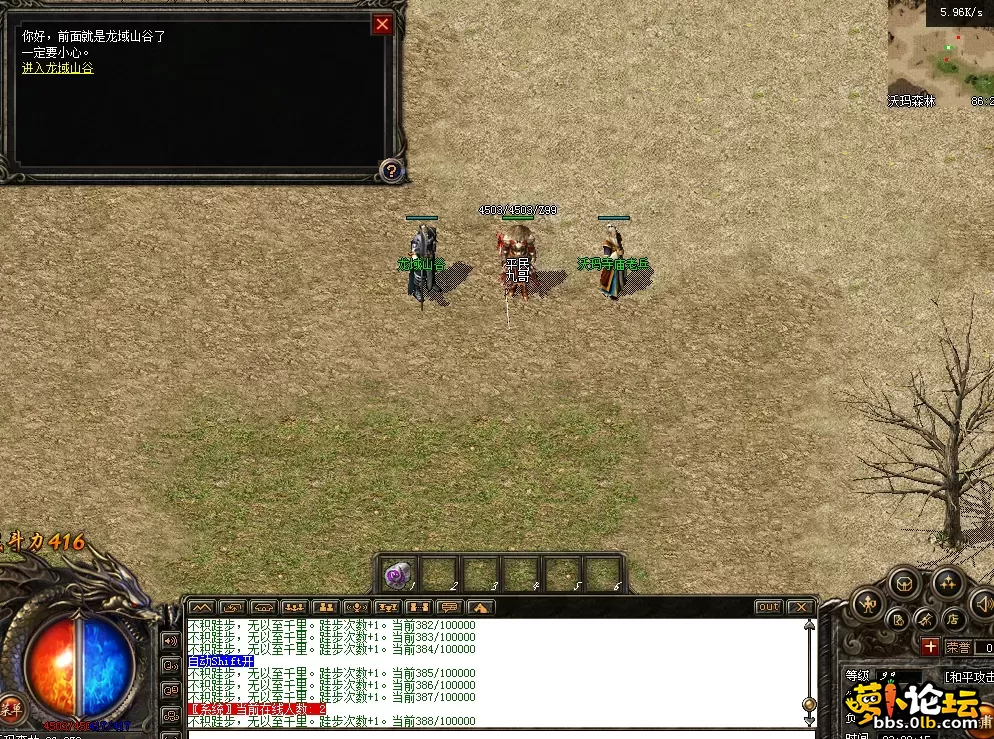Close the NPC dialogue window

[382, 25]
